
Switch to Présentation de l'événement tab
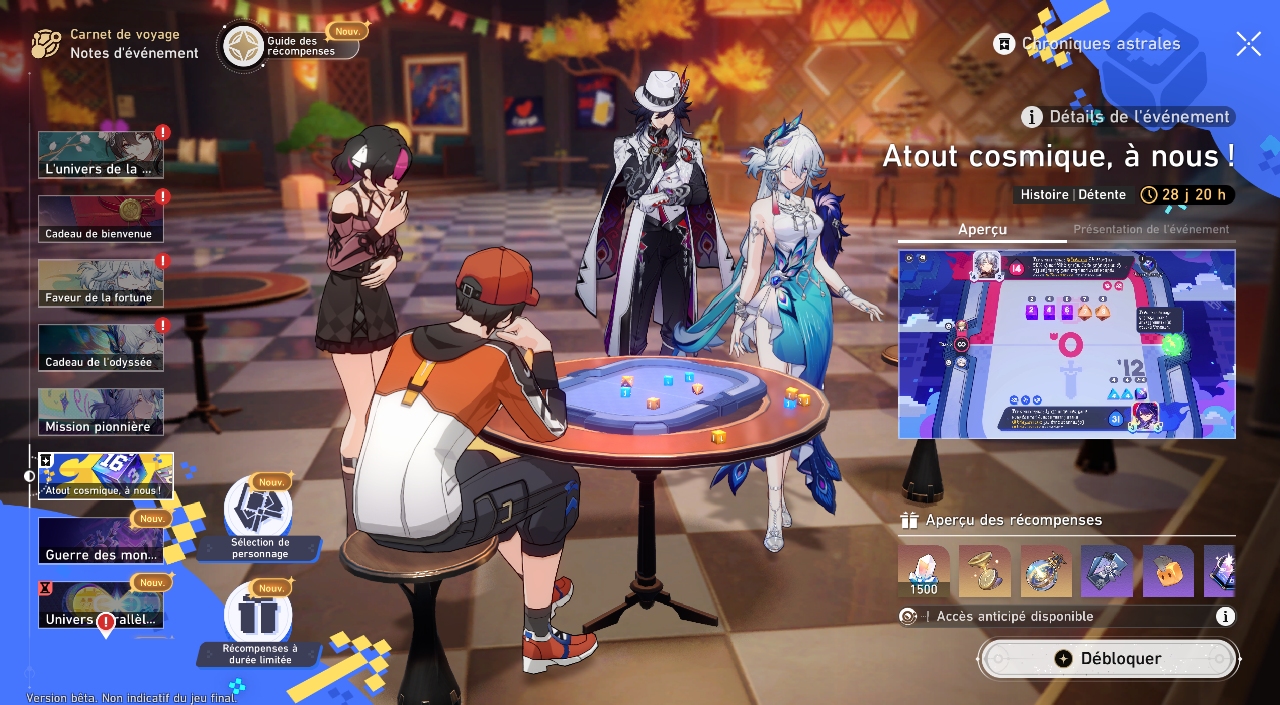coord(1151,230)
